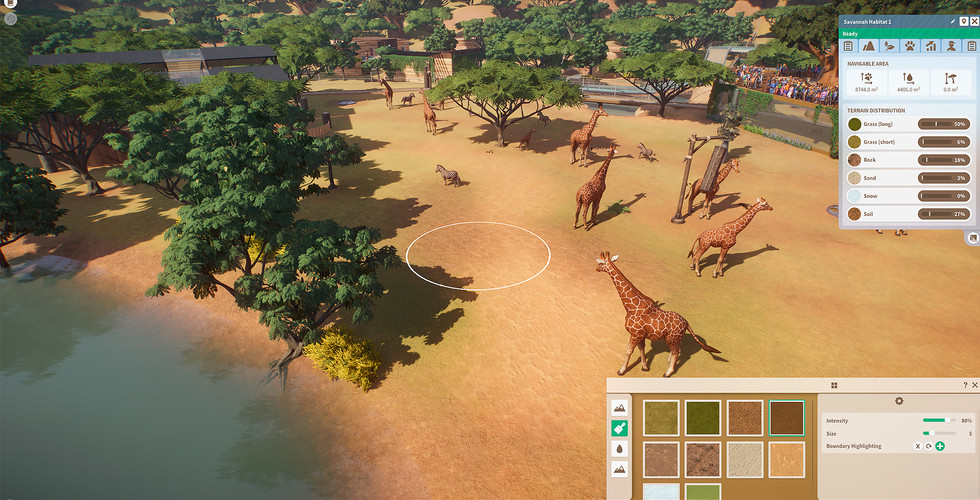Open terrain tool settings gear
980x500 pixels.
click(x=899, y=401)
